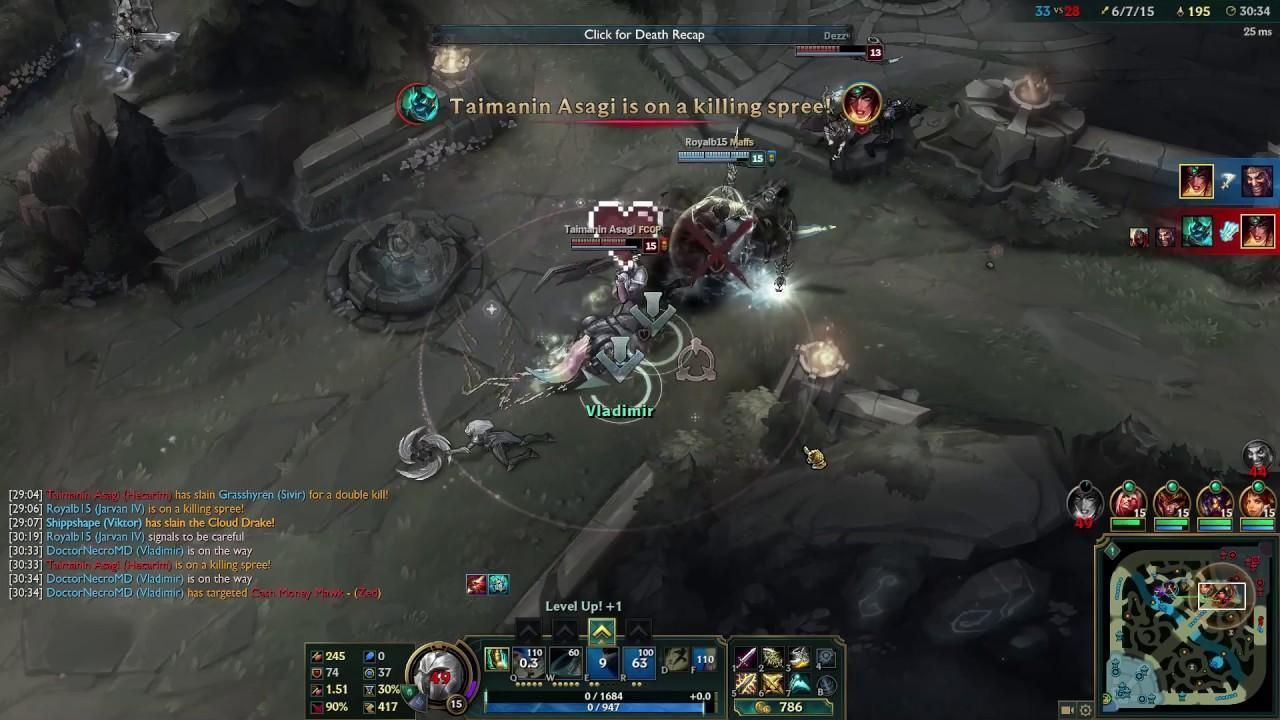Click the trinket in slot 4
1280x720 pixels.
pos(825,658)
